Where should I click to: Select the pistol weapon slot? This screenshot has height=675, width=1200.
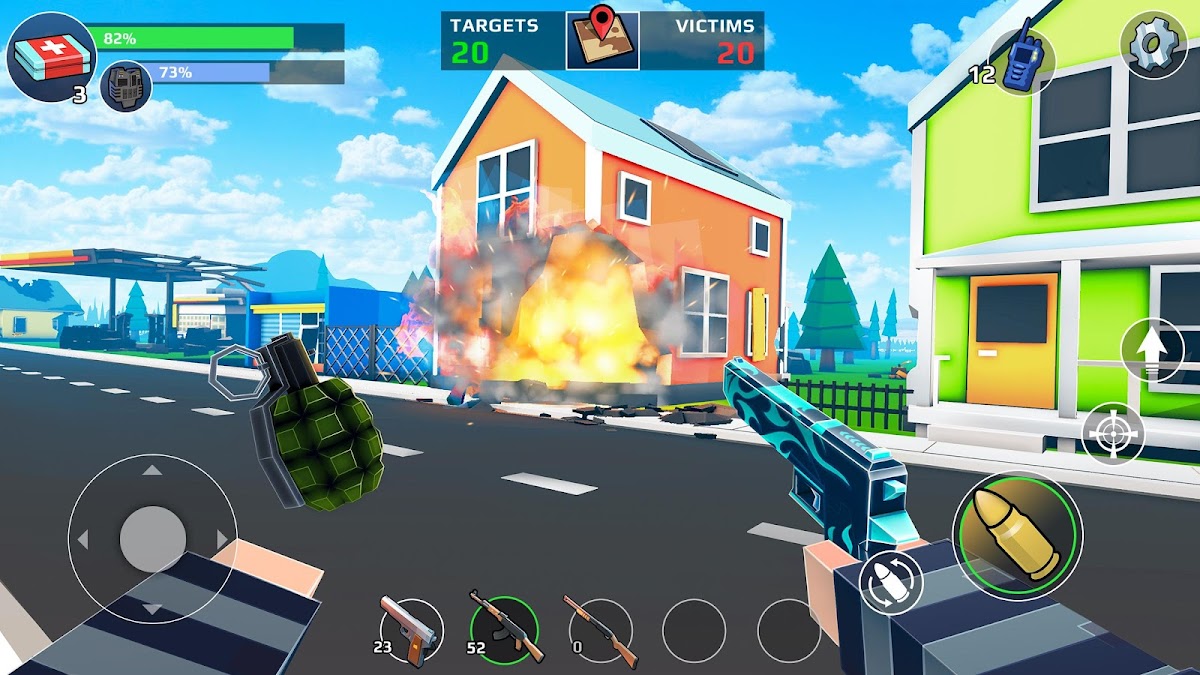410,630
